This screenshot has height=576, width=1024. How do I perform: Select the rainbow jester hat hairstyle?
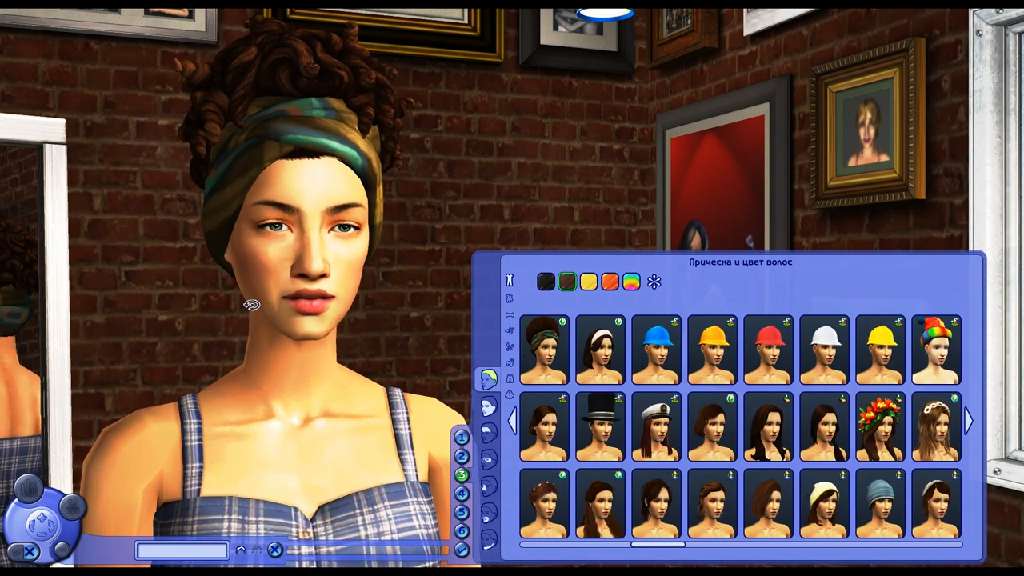click(x=936, y=349)
